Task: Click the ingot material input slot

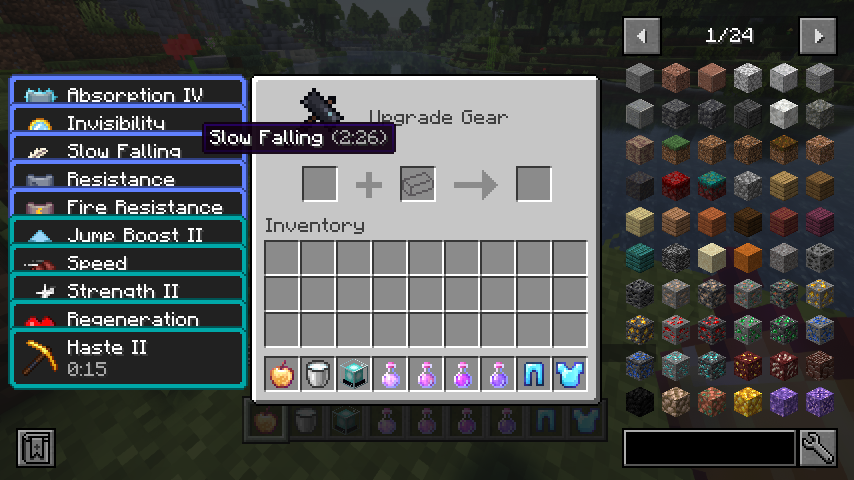Action: click(x=418, y=184)
